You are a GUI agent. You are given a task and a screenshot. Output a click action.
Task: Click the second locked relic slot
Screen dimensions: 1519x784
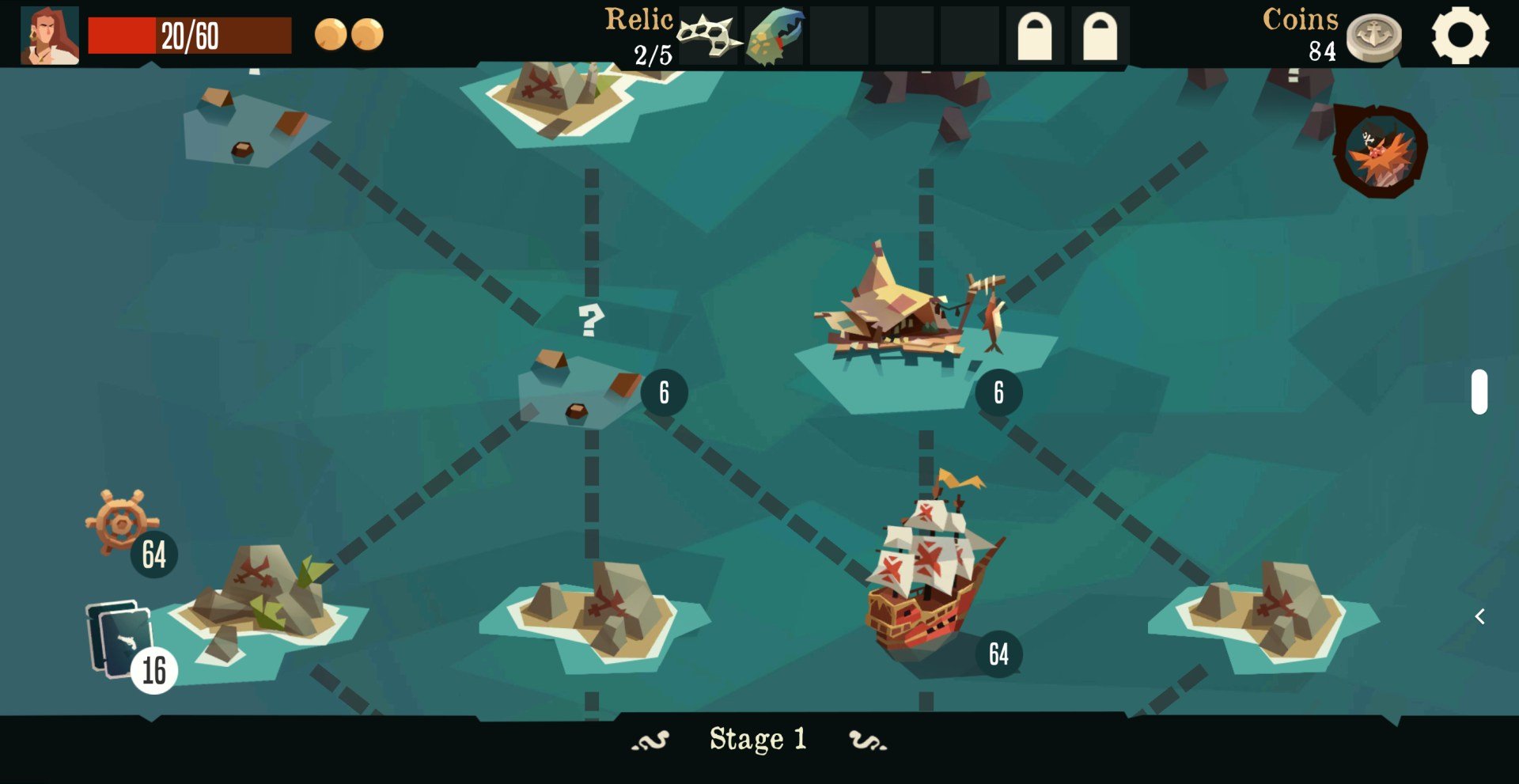pos(1100,35)
